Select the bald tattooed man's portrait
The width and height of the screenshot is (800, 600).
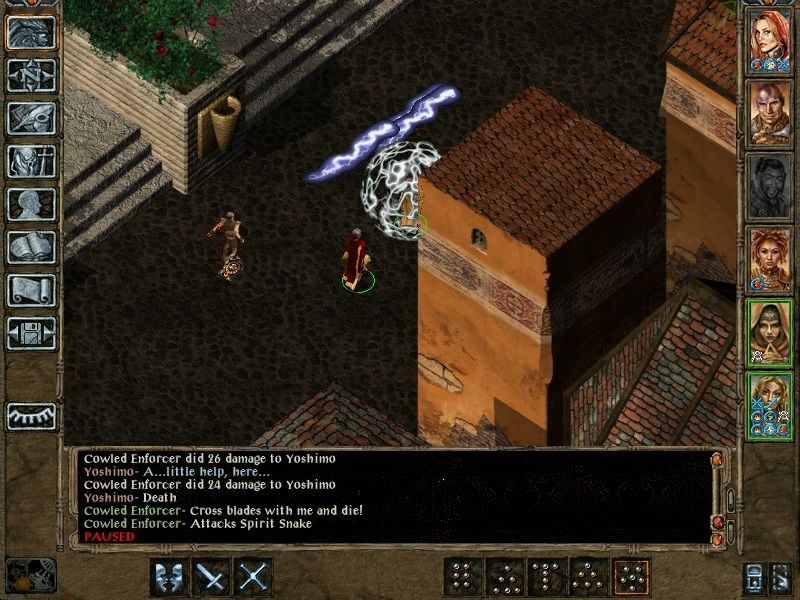pyautogui.click(x=771, y=112)
